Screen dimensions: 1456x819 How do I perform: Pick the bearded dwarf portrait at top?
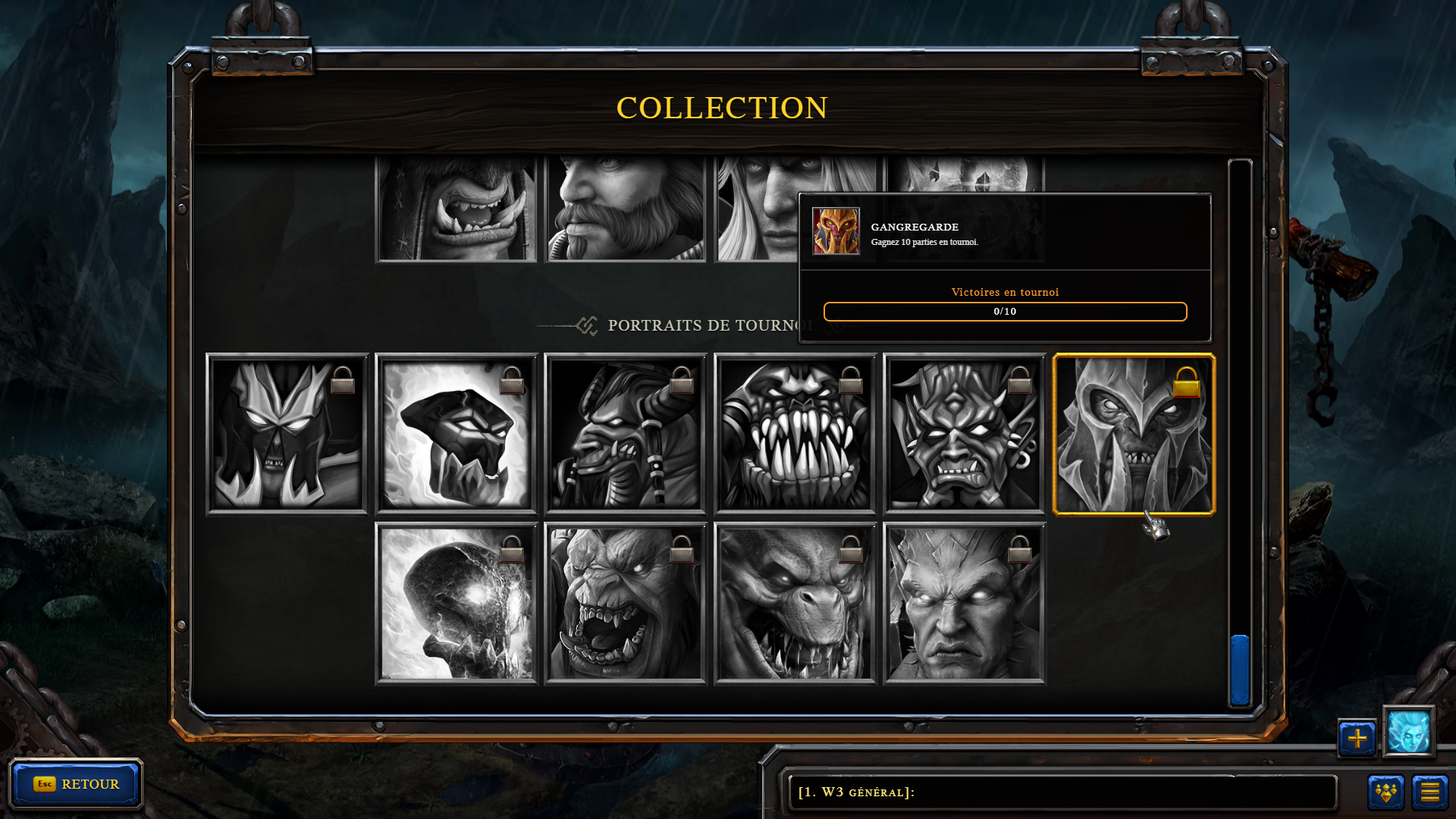click(x=626, y=209)
